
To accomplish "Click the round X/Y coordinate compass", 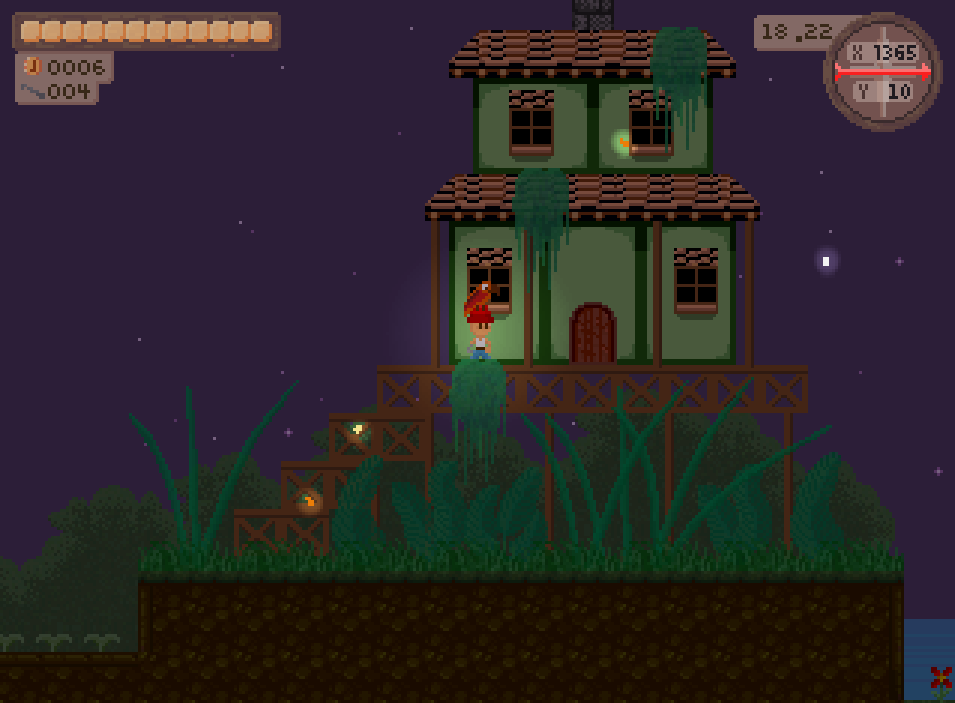I will (882, 72).
